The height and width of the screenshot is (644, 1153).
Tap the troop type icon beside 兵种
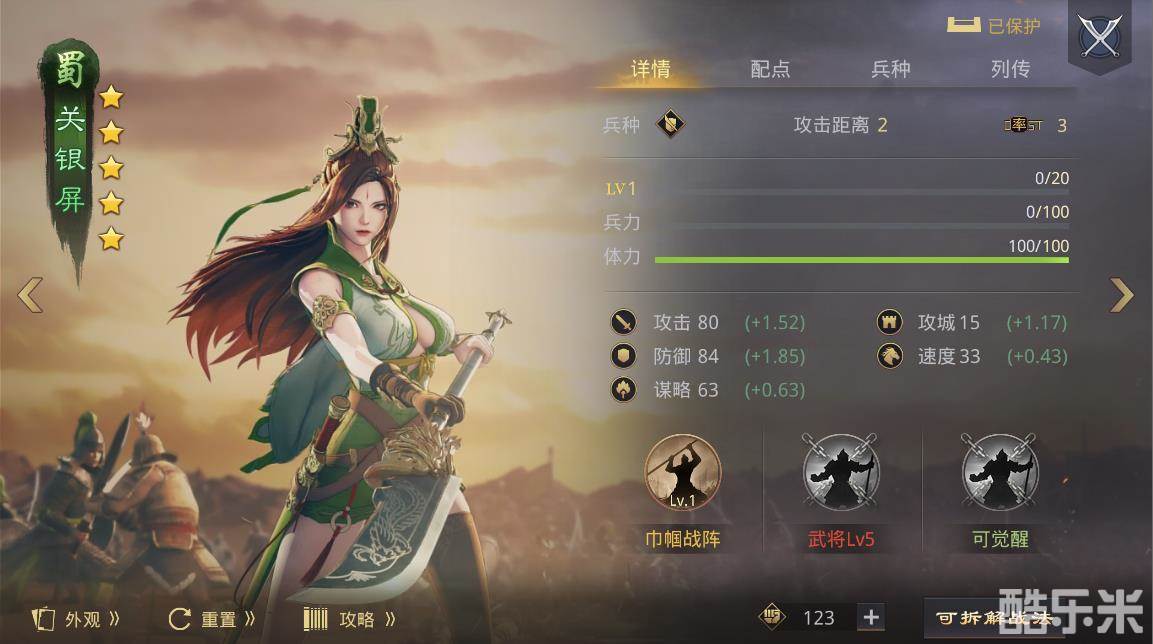[x=670, y=125]
